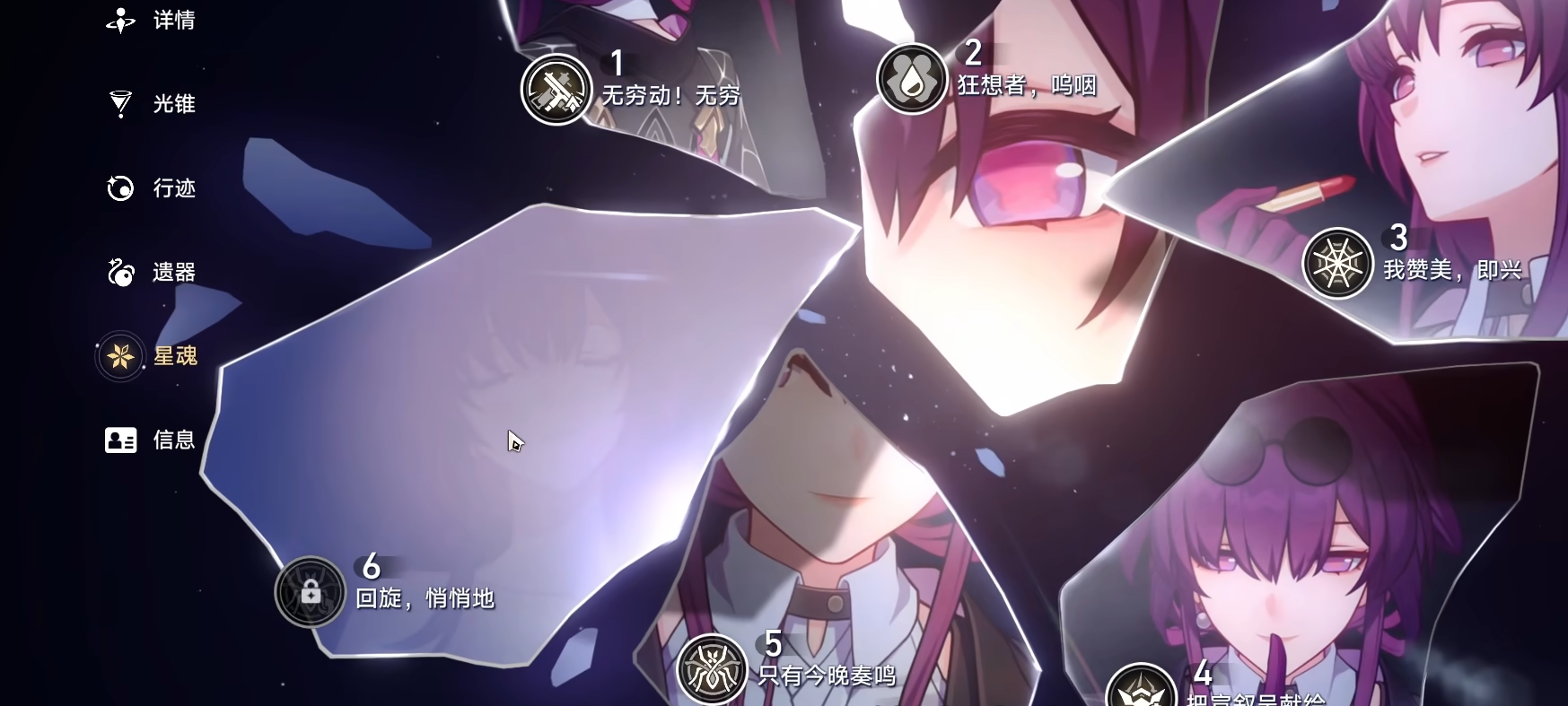Select the web icon beside 我赞美，即兴
Viewport: 1568px width, 706px height.
1337,262
